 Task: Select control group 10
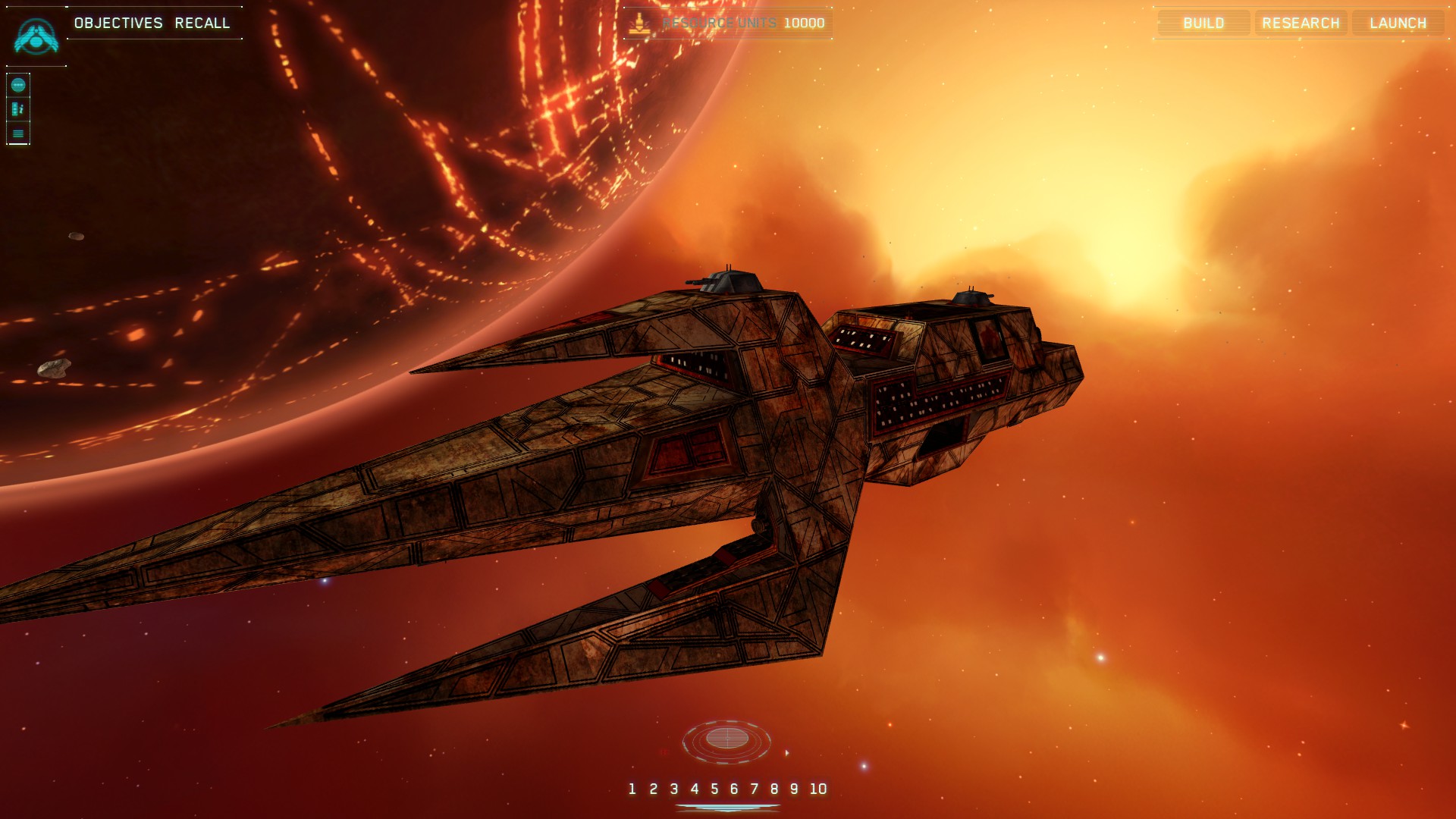click(x=818, y=789)
